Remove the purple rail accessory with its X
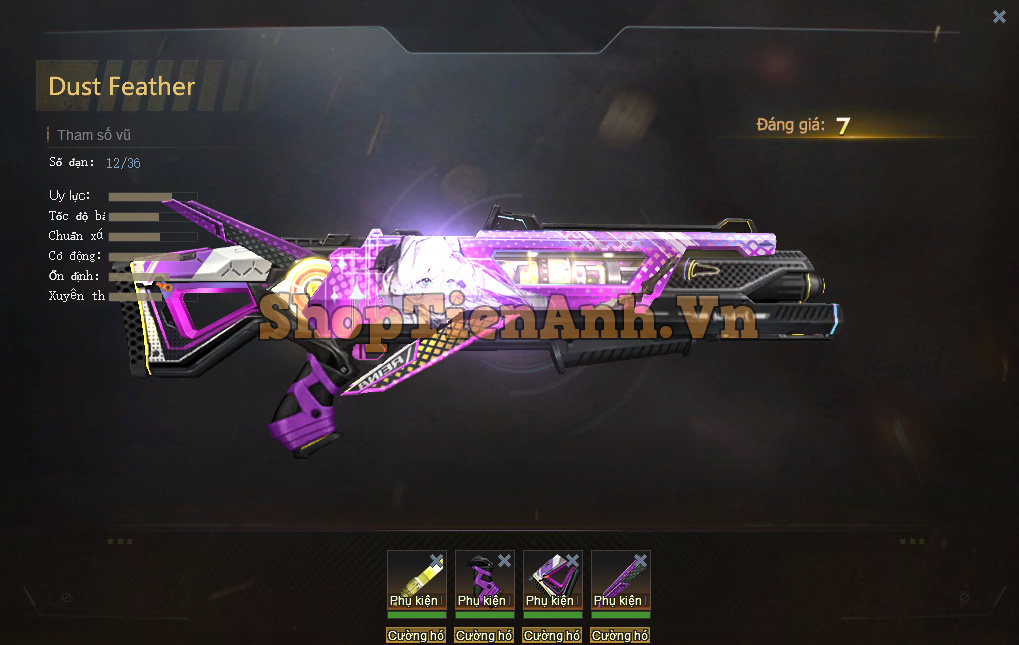 click(x=640, y=561)
